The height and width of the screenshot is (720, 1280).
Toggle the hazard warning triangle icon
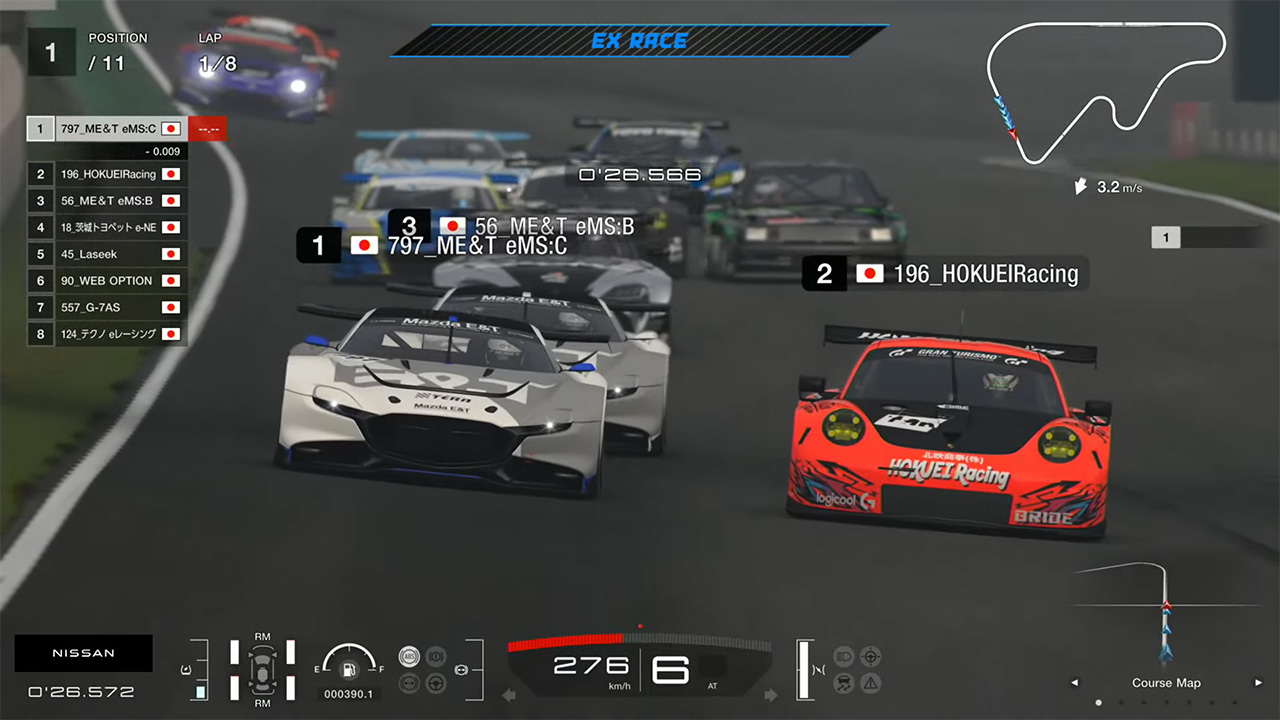871,684
